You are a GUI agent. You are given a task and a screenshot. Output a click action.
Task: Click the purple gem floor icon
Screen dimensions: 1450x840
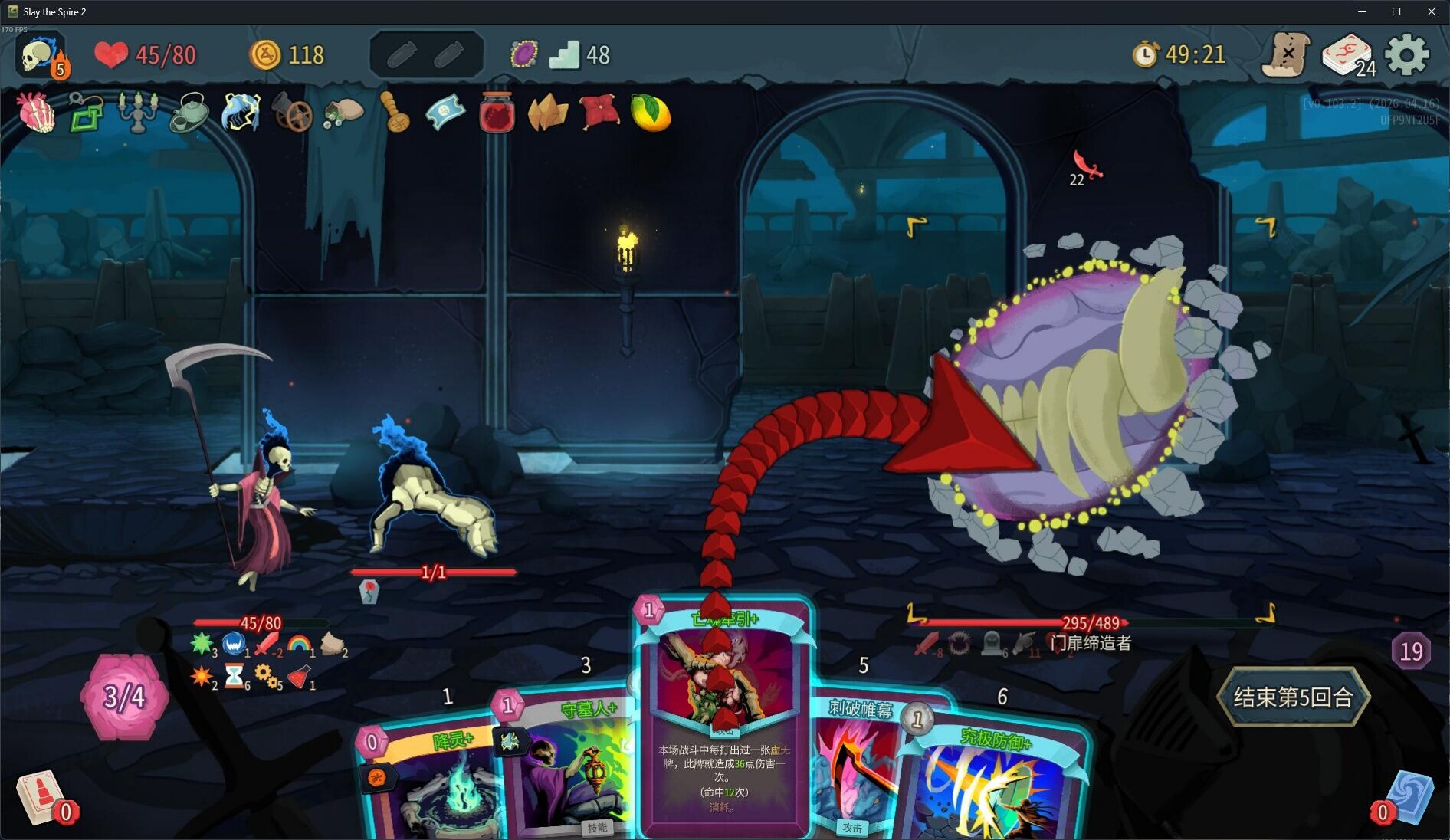click(x=524, y=54)
